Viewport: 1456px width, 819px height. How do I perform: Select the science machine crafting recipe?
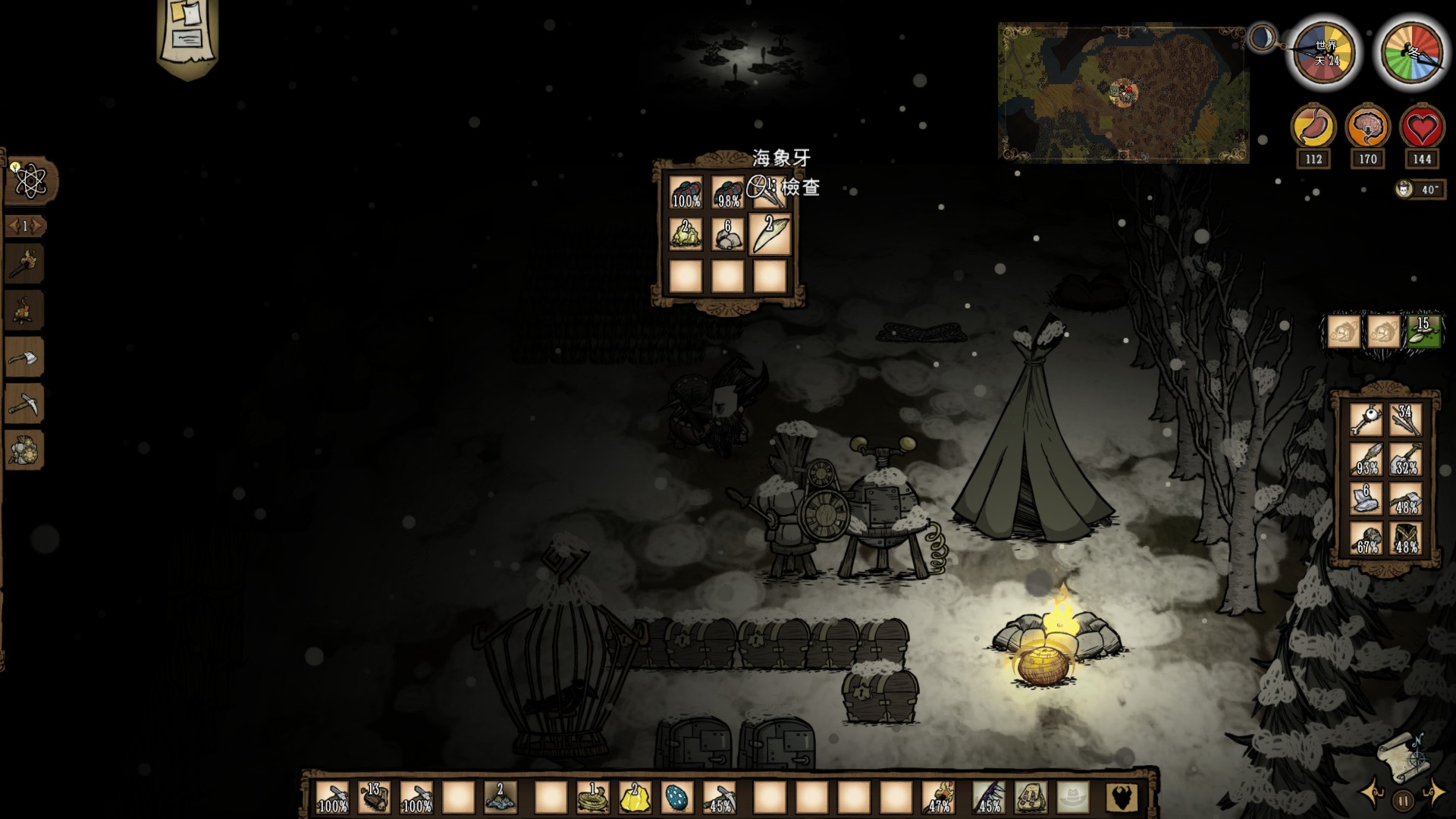(24, 451)
